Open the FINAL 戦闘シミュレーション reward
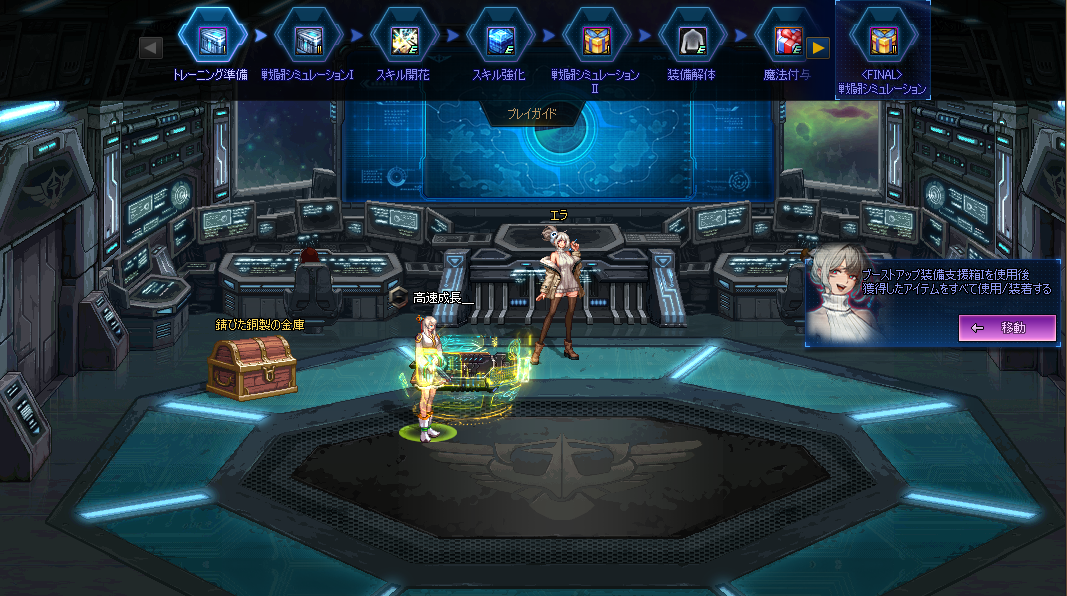 (883, 40)
